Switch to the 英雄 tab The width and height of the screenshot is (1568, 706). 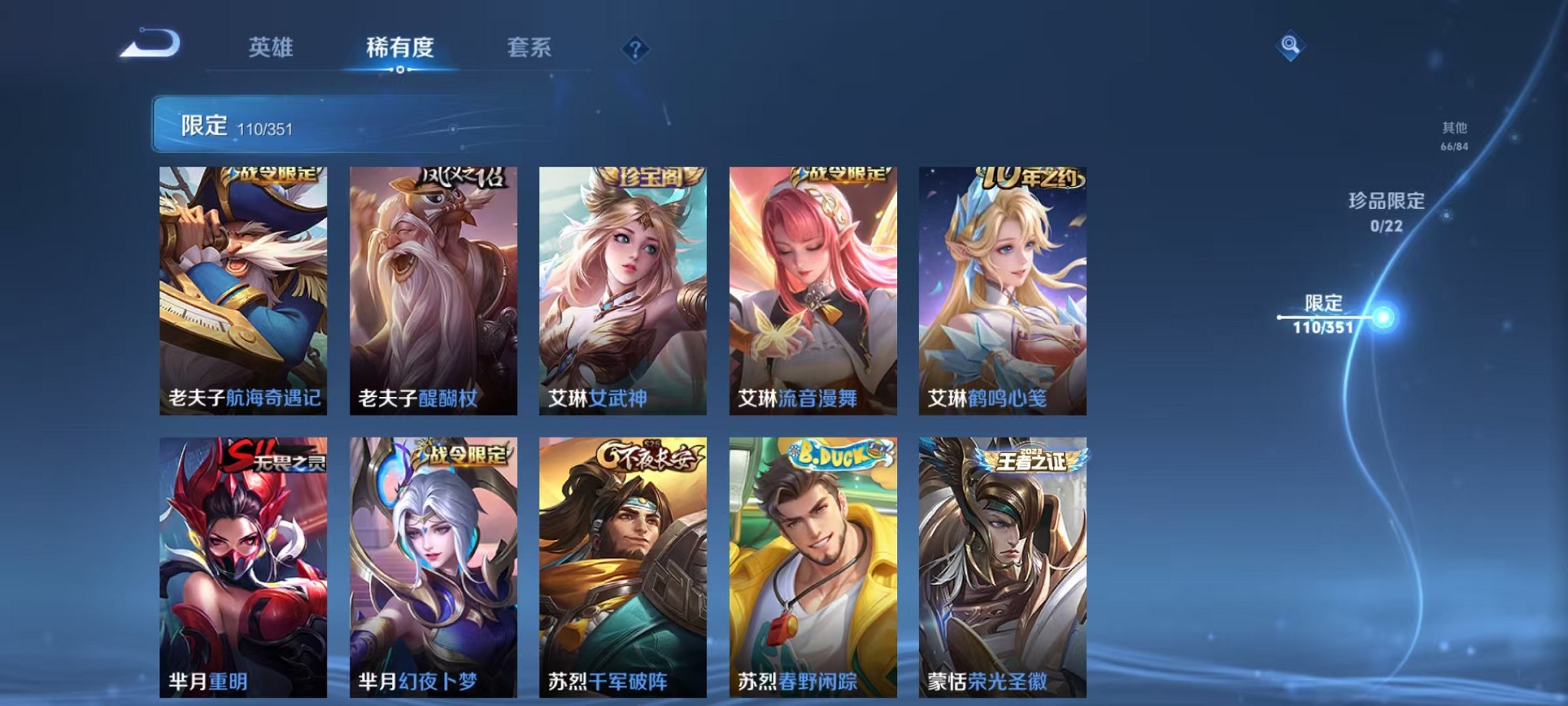(x=273, y=48)
